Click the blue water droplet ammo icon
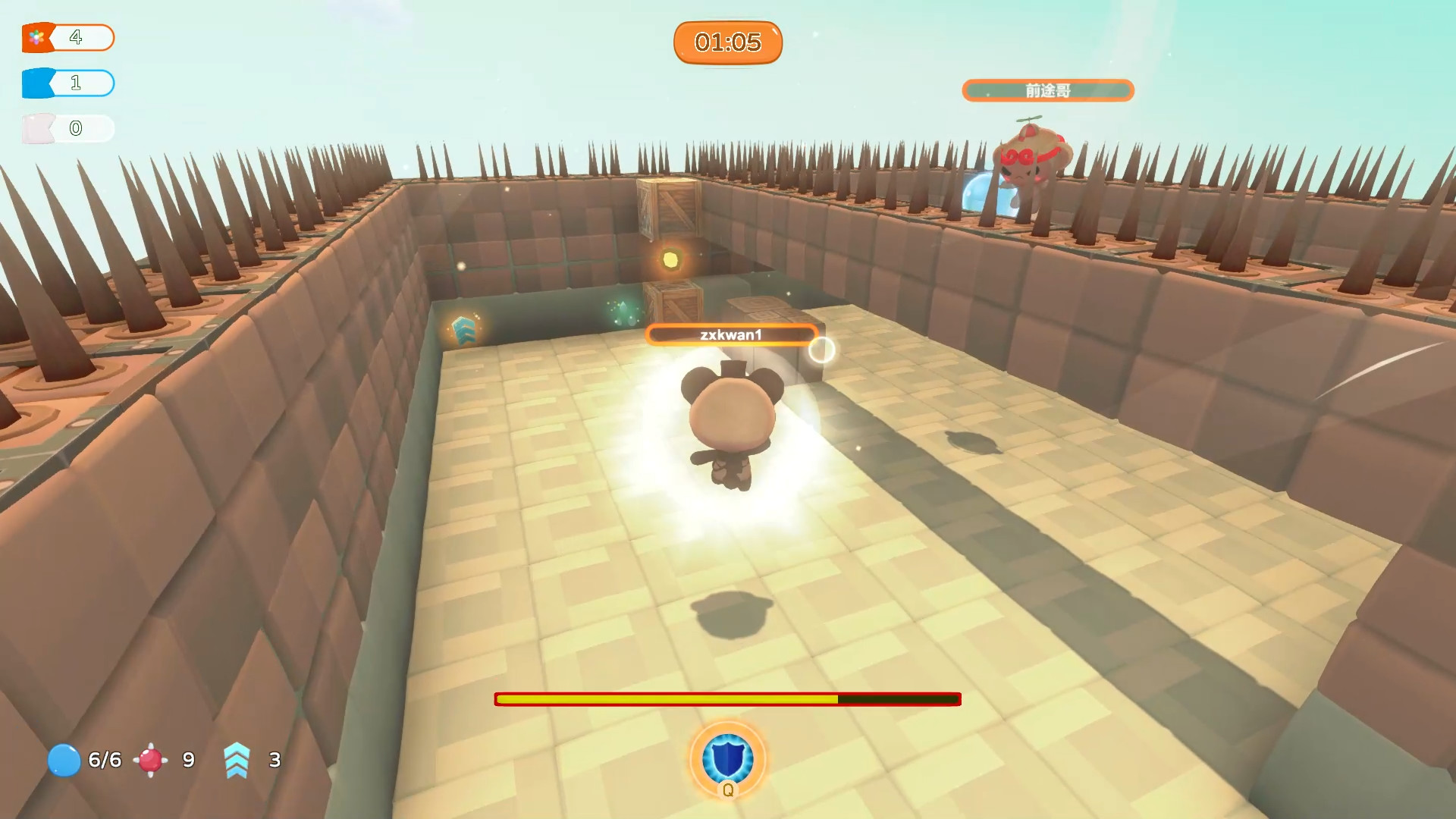 (64, 760)
